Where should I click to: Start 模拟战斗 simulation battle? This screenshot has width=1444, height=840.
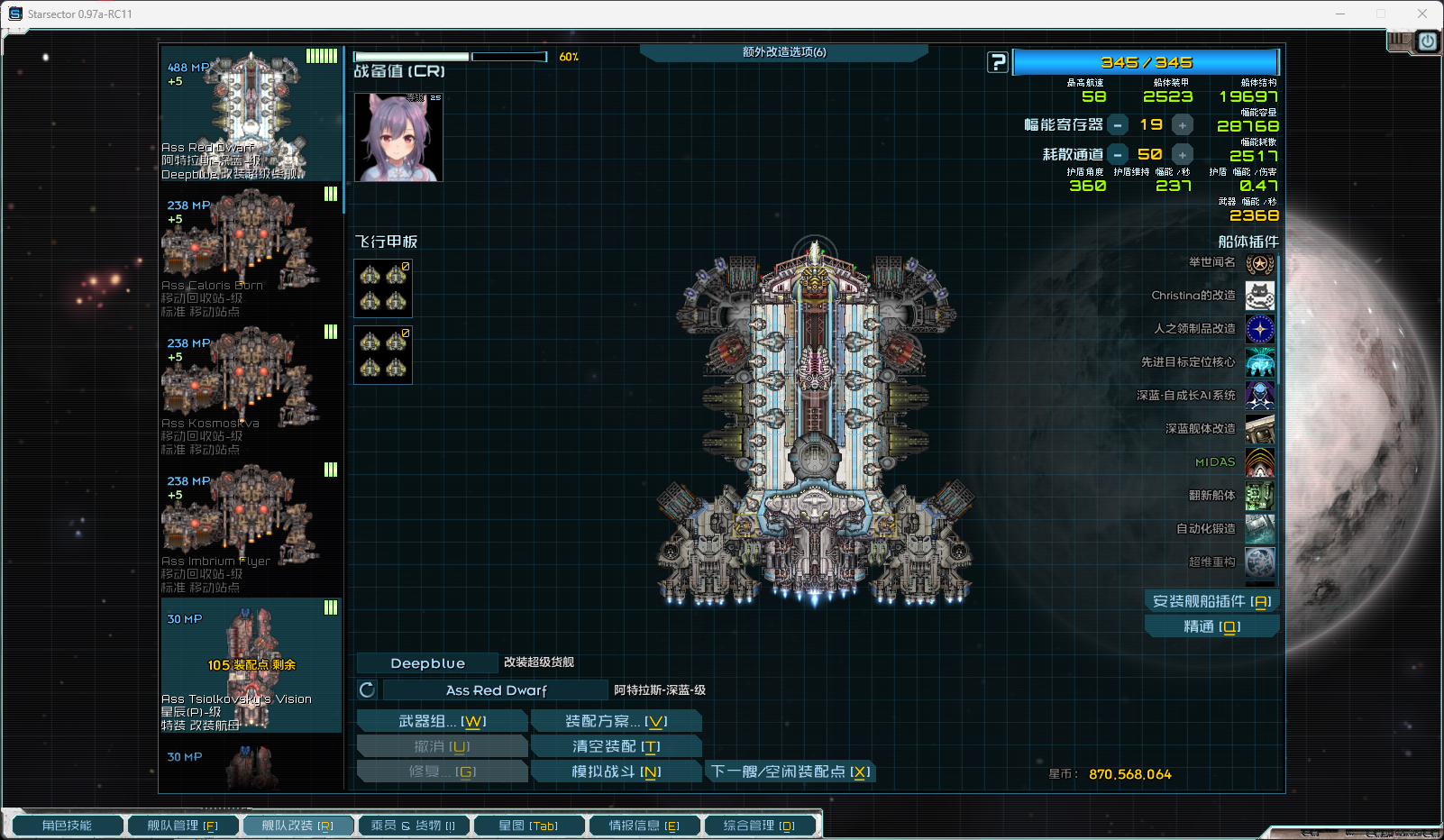point(616,772)
